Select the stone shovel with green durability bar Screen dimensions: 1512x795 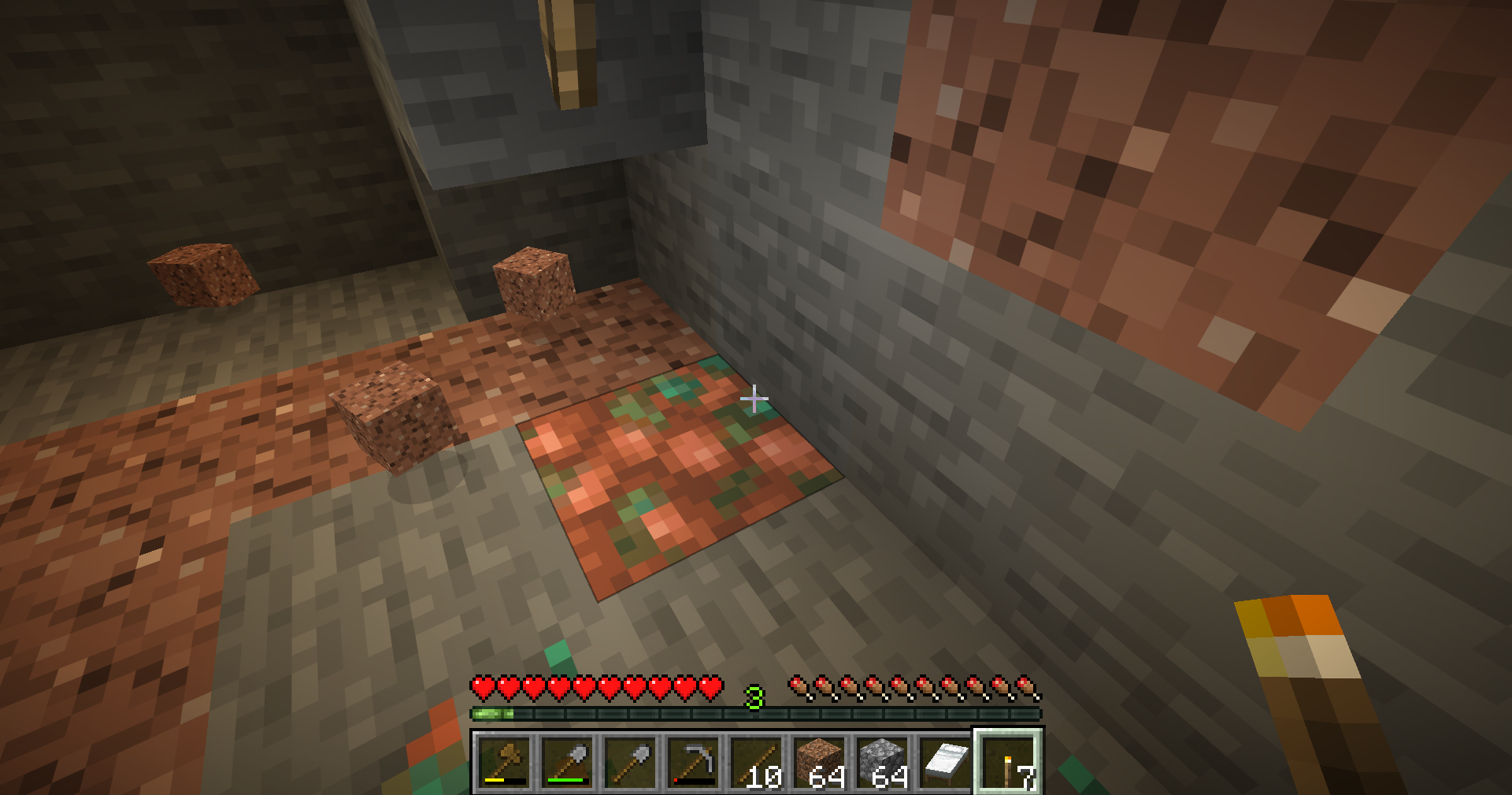[x=567, y=762]
